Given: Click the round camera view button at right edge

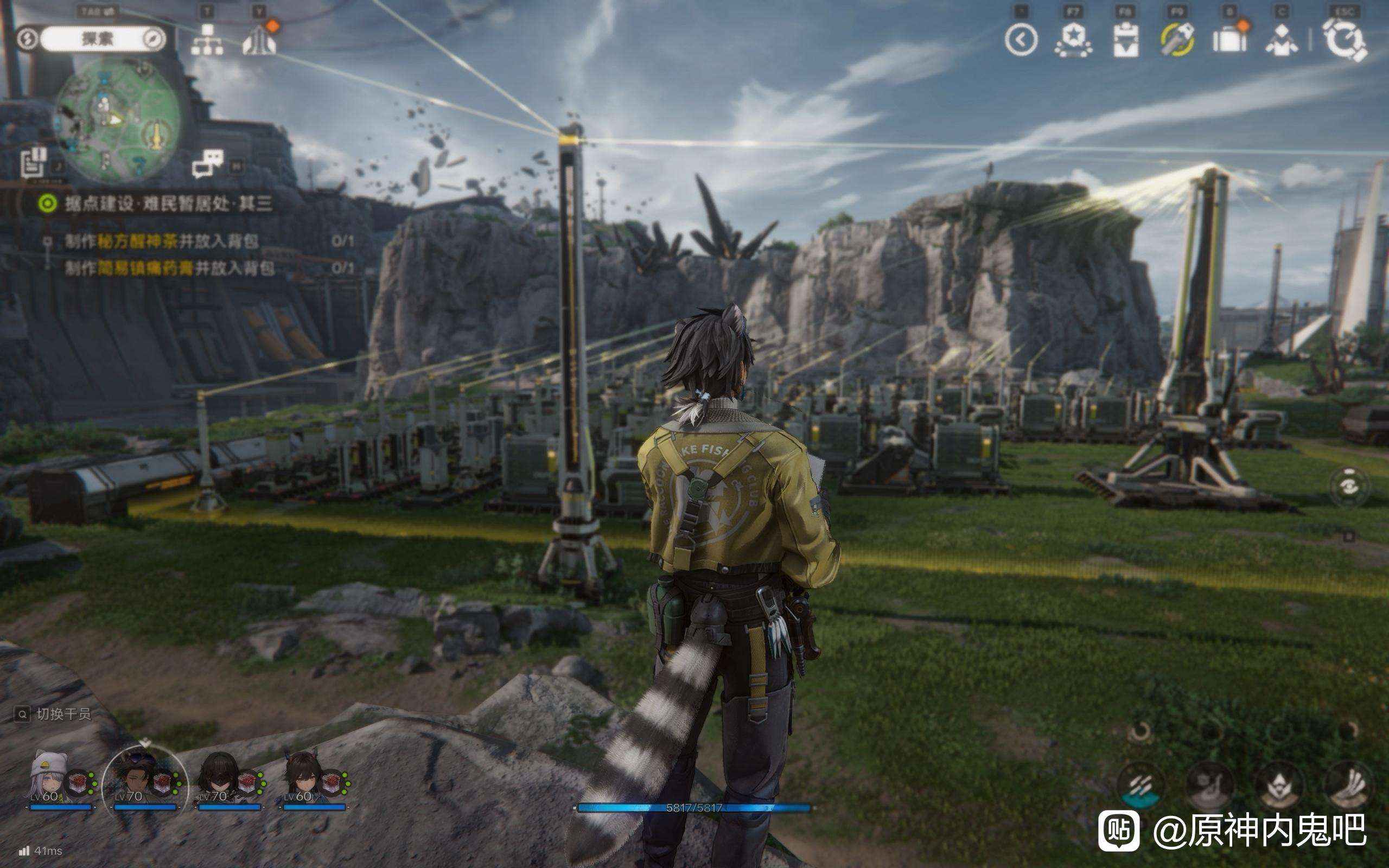Looking at the screenshot, I should pyautogui.click(x=1349, y=487).
